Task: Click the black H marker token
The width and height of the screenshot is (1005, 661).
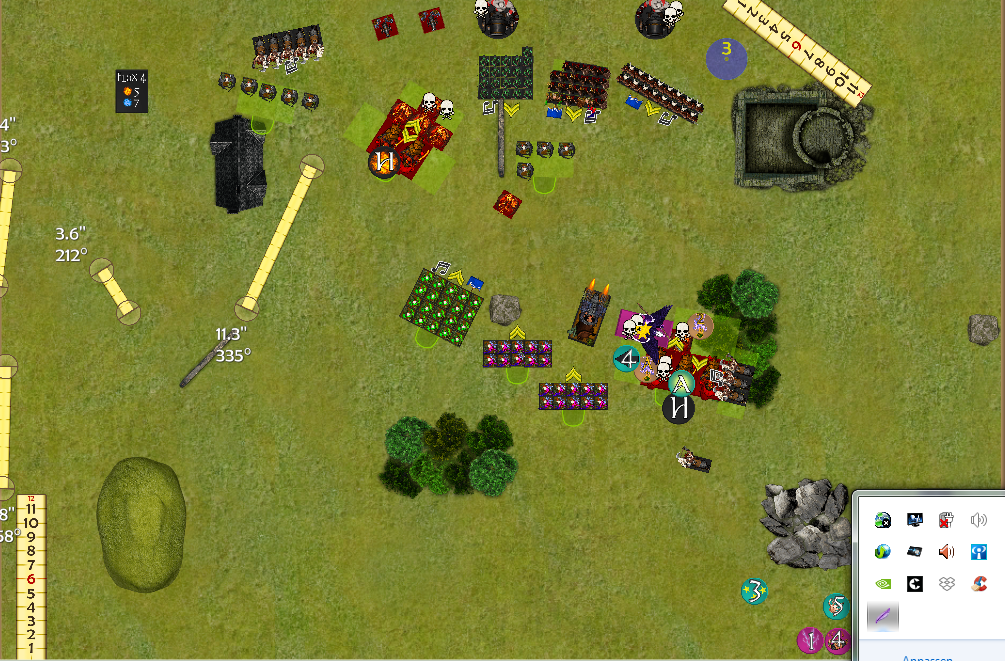Action: point(679,408)
